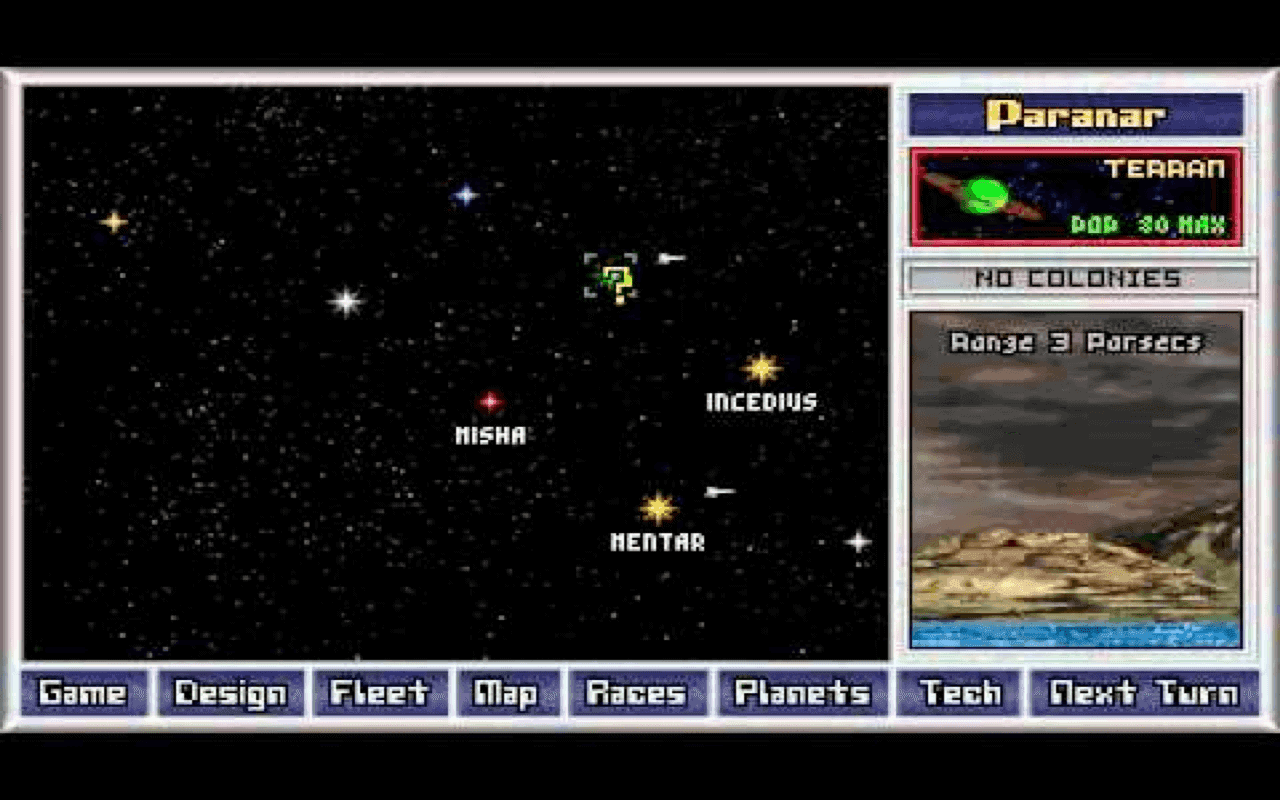Switch to the Map view
The height and width of the screenshot is (800, 1280).
[x=508, y=691]
